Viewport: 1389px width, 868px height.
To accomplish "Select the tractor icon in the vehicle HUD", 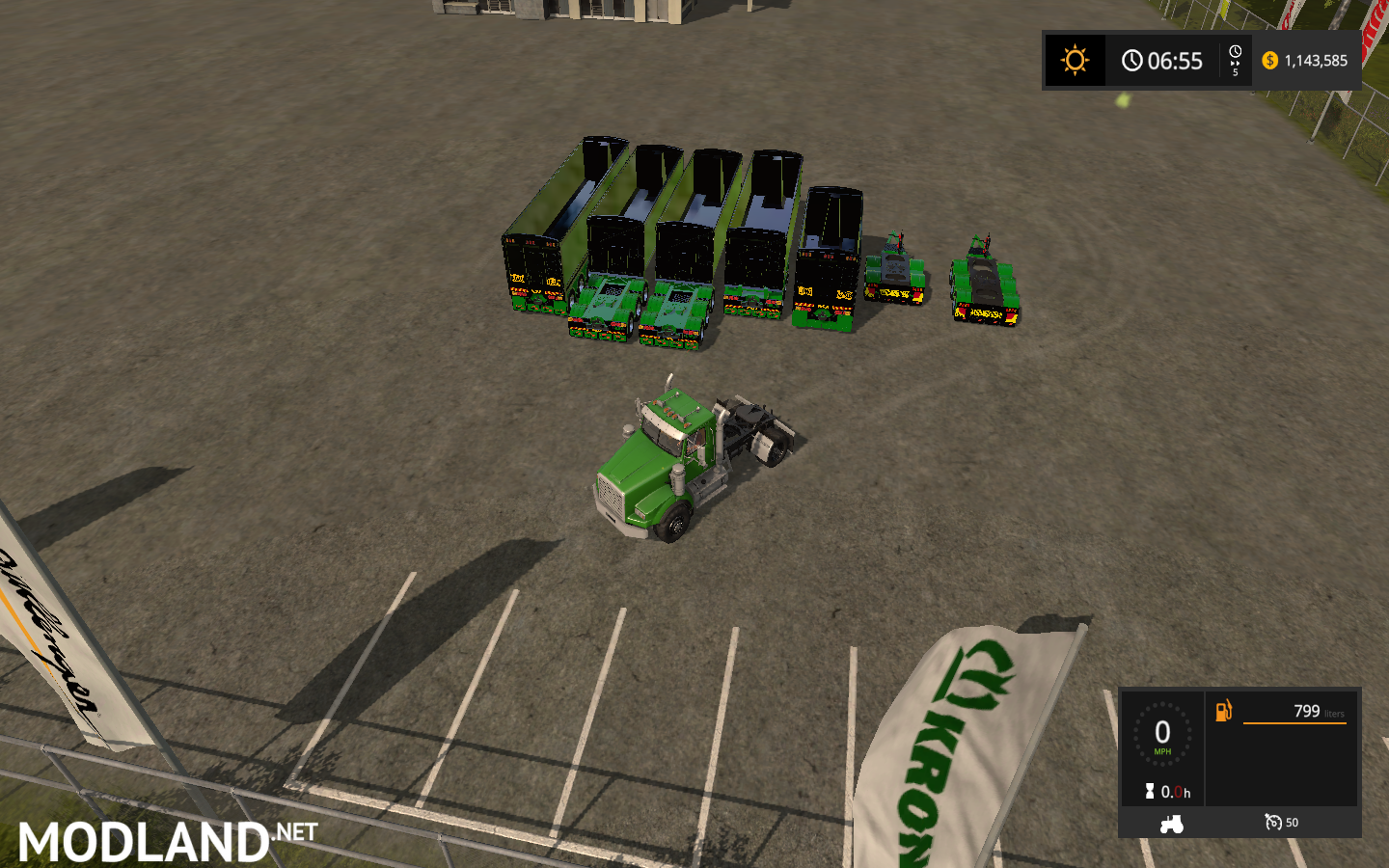I will point(1172,825).
